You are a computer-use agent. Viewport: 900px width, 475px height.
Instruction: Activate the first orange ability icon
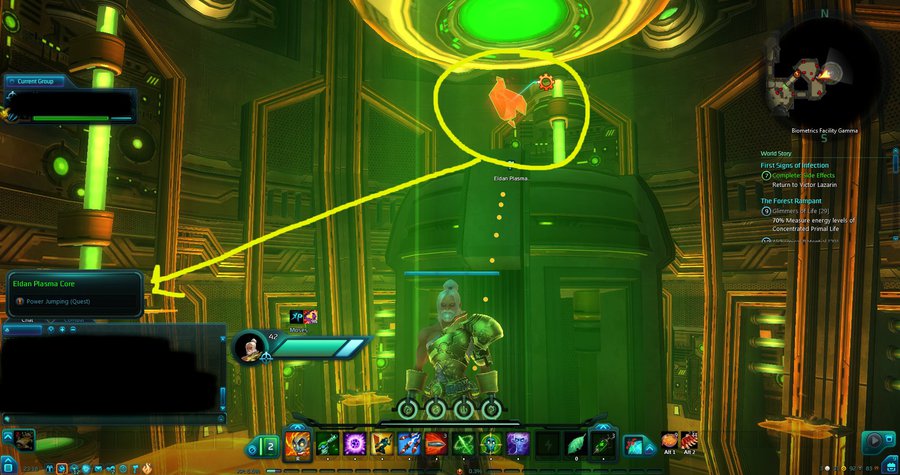coord(298,445)
